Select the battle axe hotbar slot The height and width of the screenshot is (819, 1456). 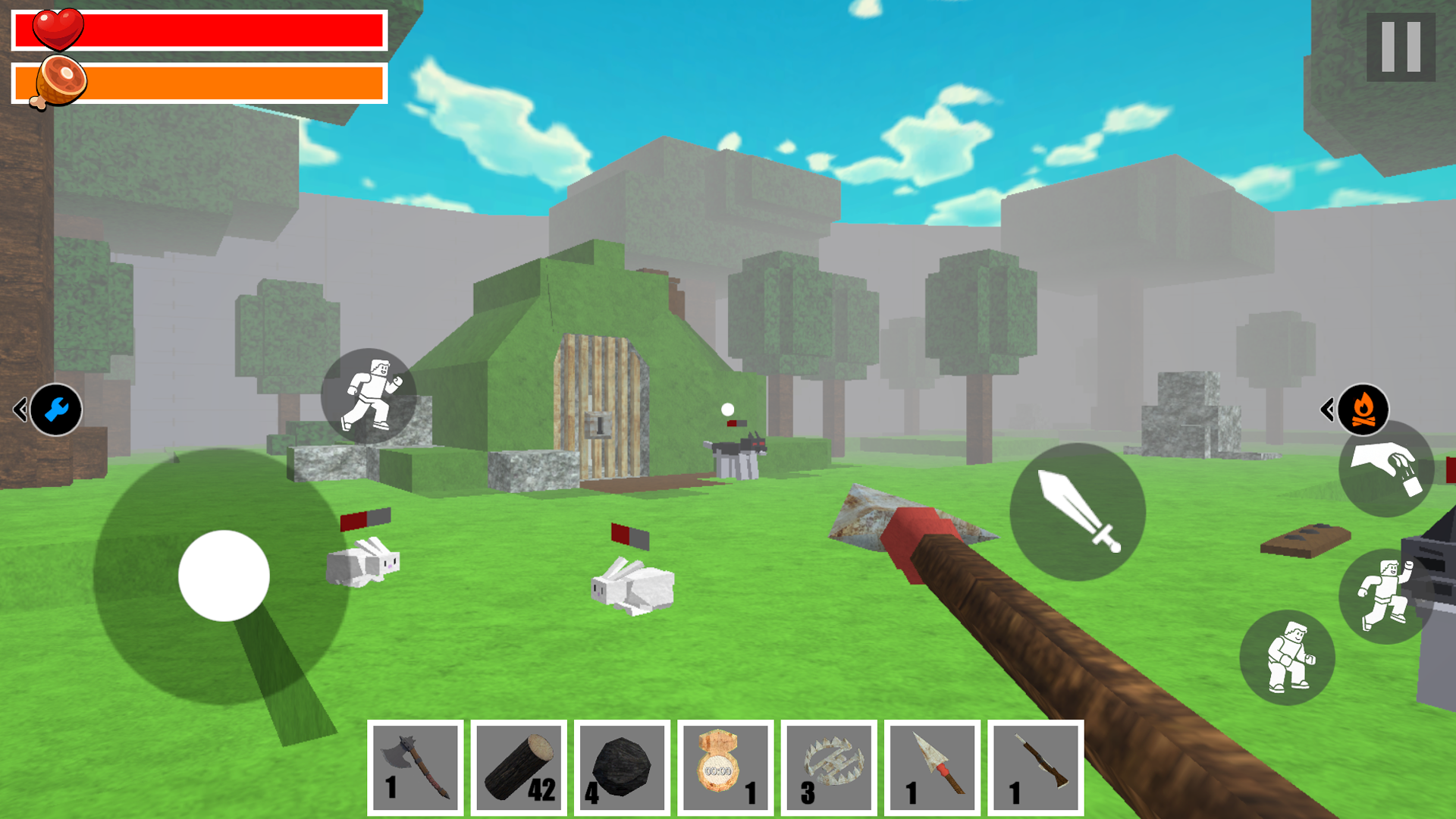(416, 767)
